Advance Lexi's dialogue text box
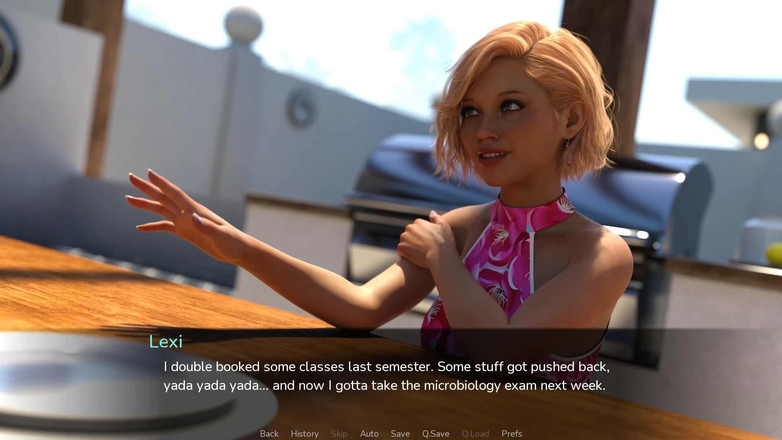The image size is (782, 440). click(390, 376)
